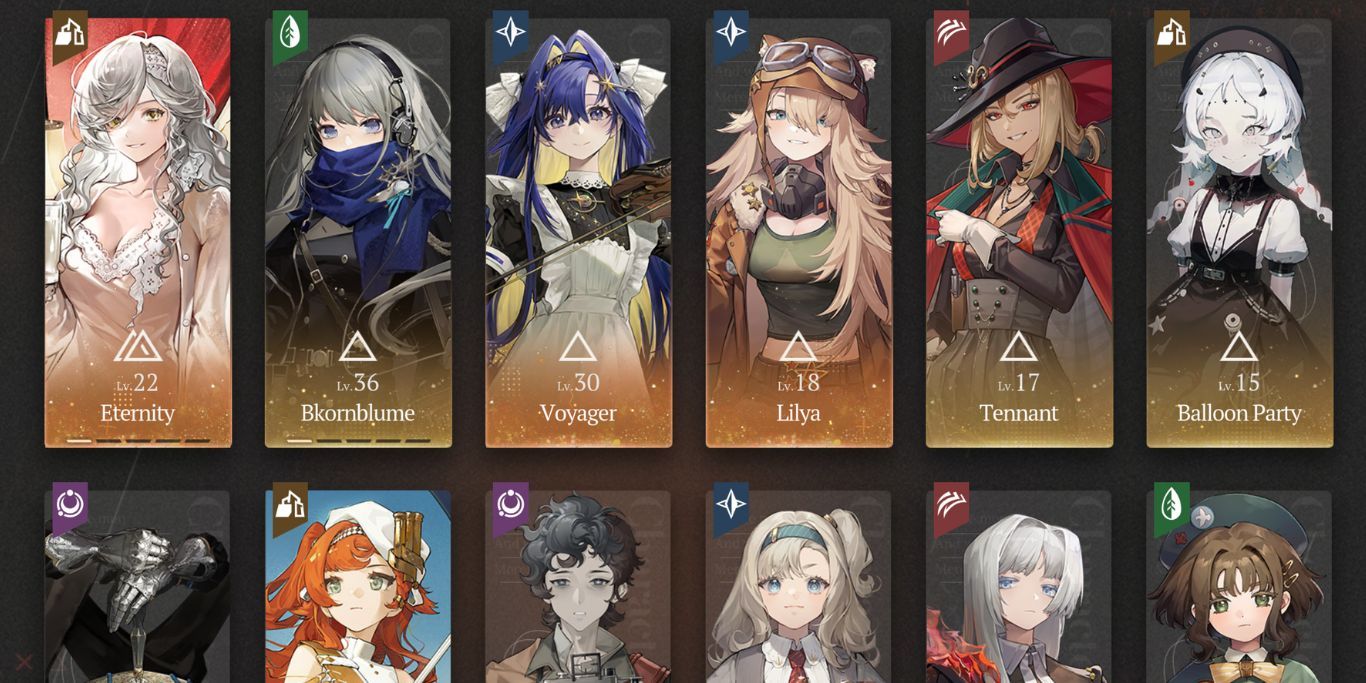Choose the Balloon Party character card
This screenshot has width=1366, height=683.
tap(1239, 232)
